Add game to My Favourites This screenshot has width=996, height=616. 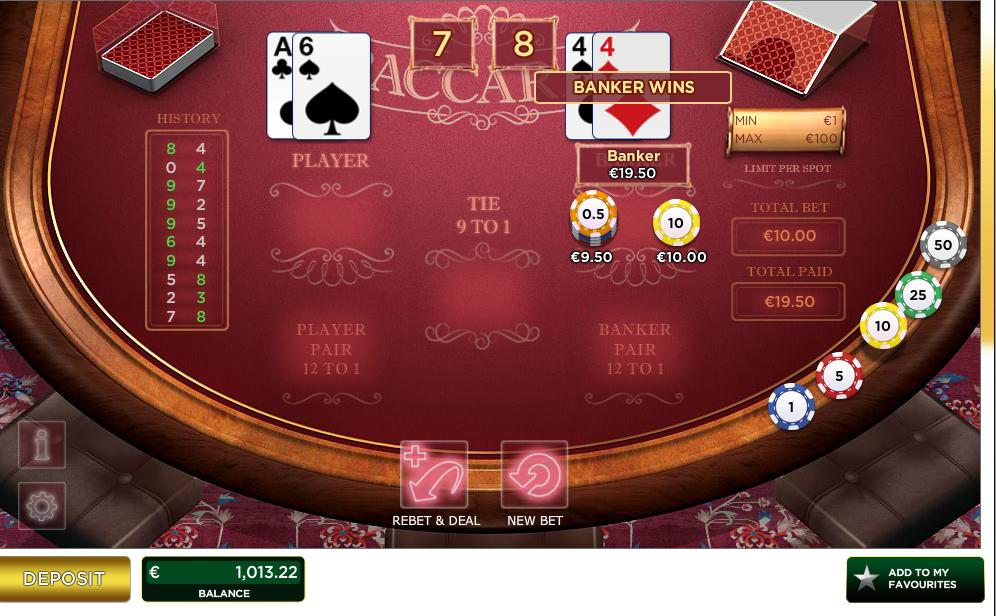[914, 579]
